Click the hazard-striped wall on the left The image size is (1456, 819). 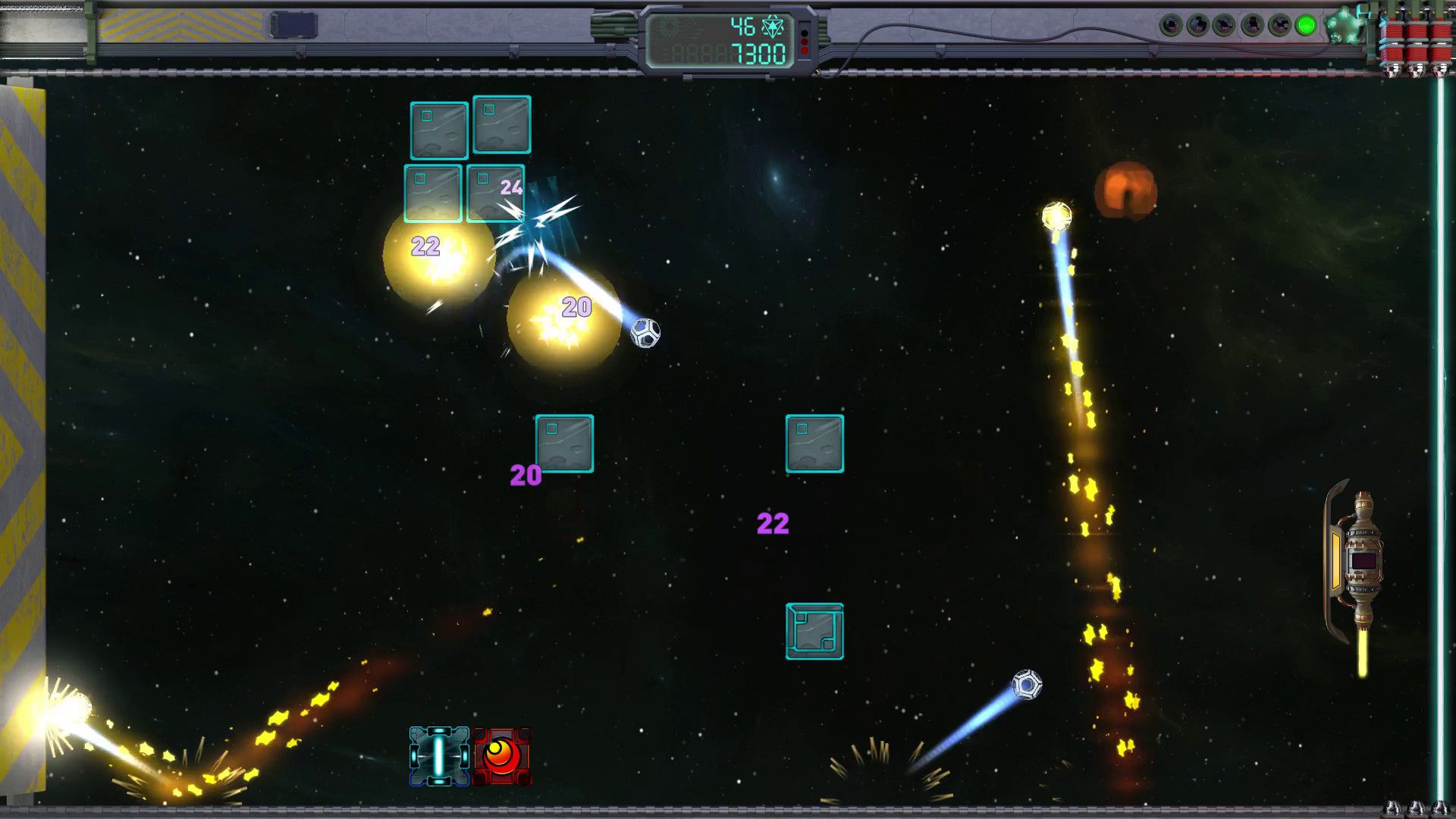[x=23, y=379]
